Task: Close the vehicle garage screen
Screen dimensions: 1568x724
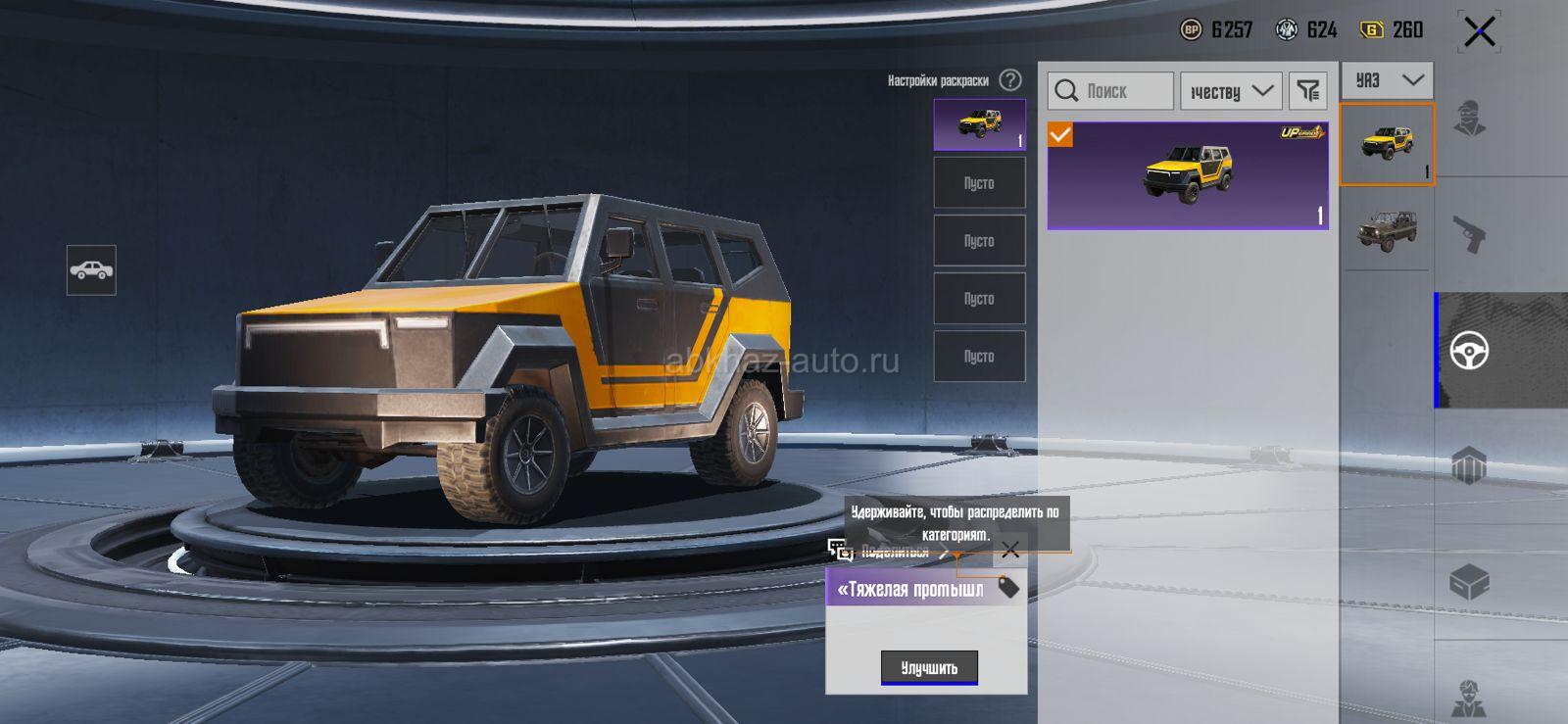Action: point(1479,31)
